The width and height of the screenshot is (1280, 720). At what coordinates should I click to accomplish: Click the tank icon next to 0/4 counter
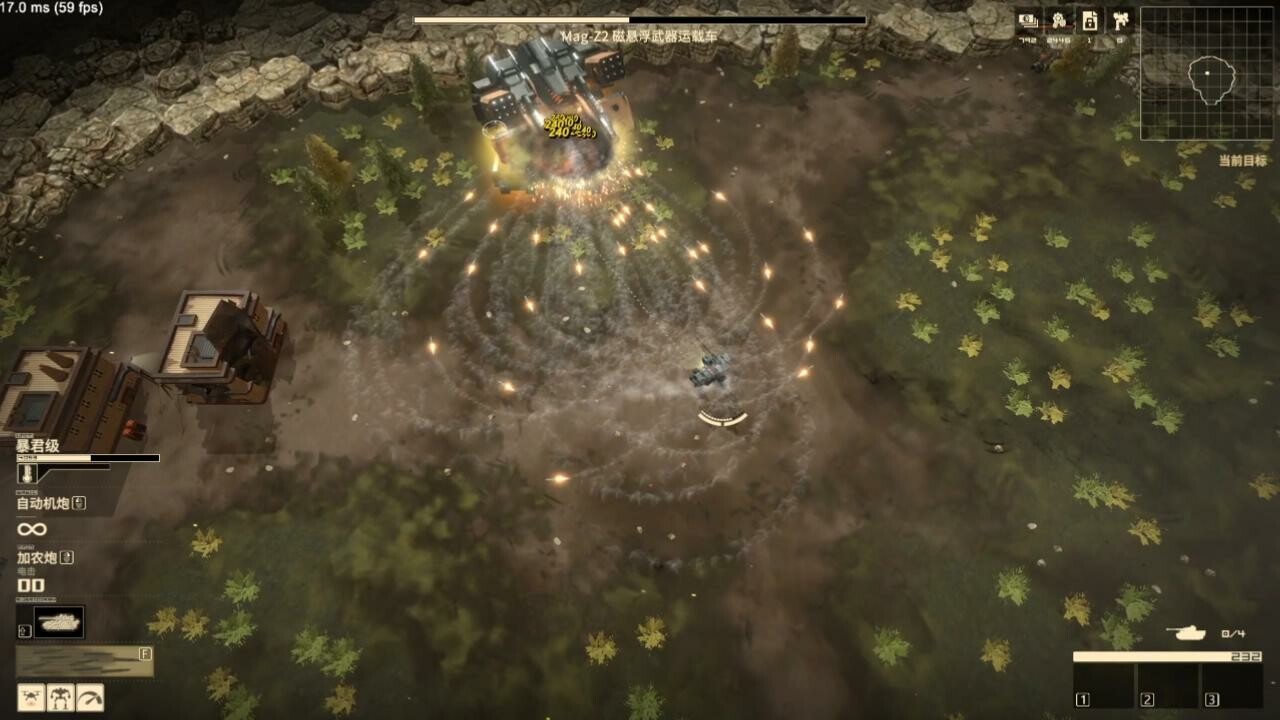click(1188, 632)
